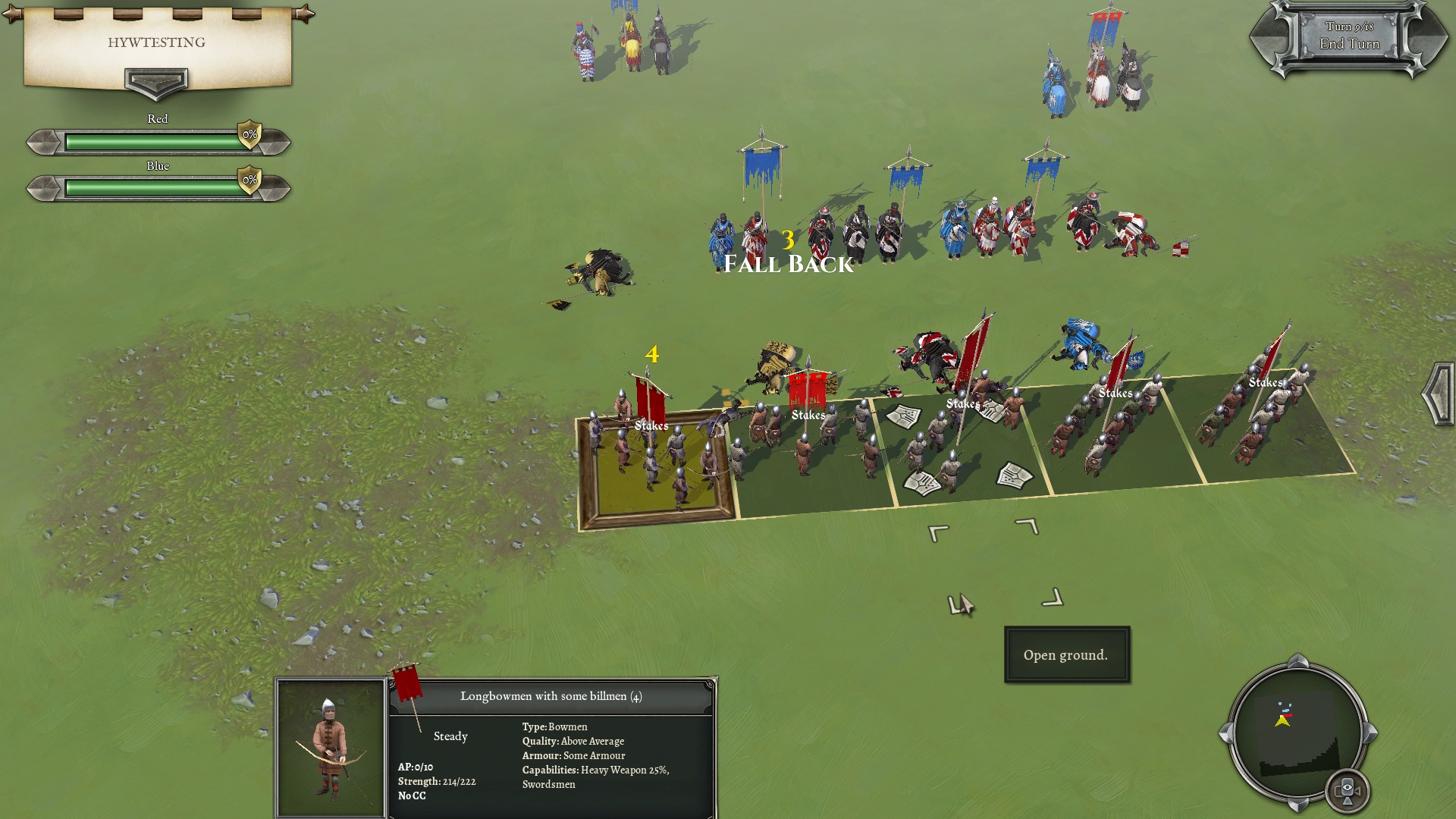Click the left arrow beside End Turn
The width and height of the screenshot is (1456, 819).
(x=1263, y=38)
